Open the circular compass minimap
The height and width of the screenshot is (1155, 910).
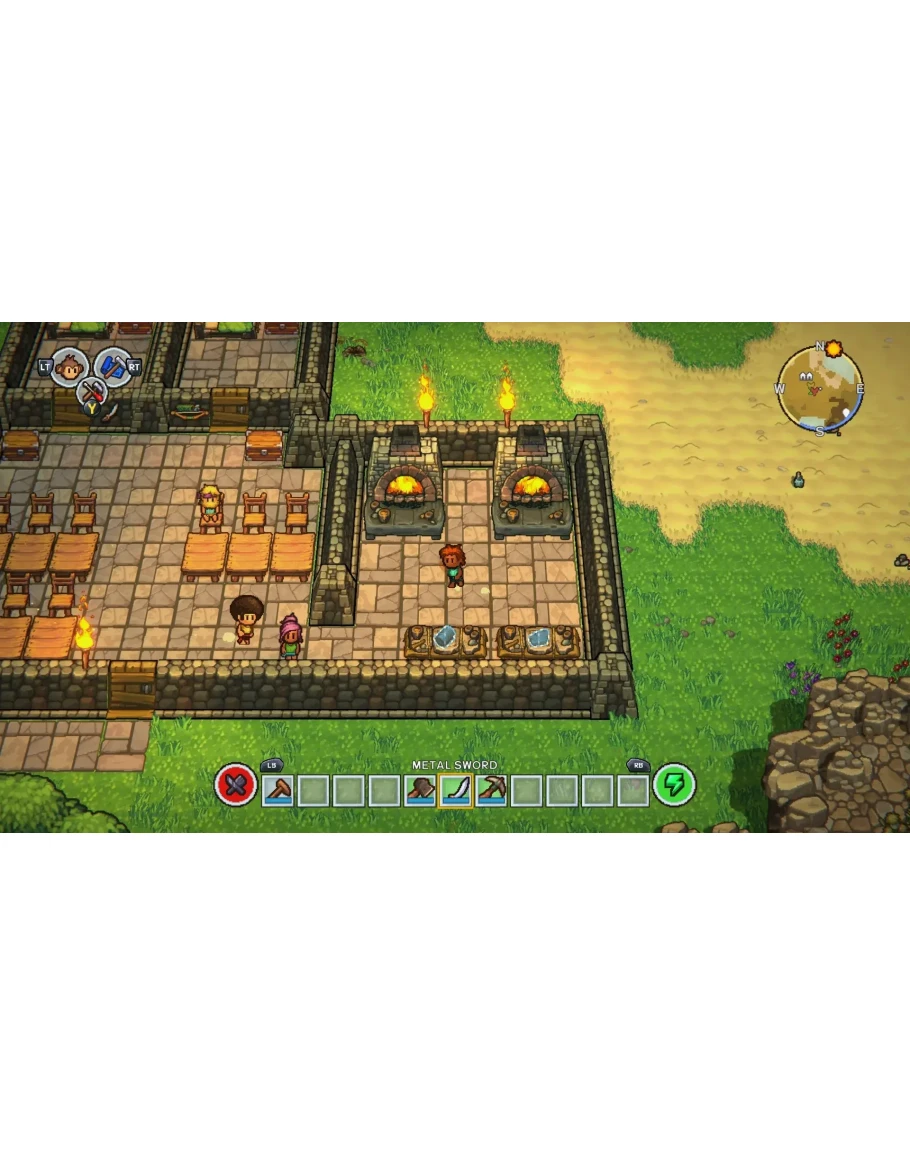point(820,390)
